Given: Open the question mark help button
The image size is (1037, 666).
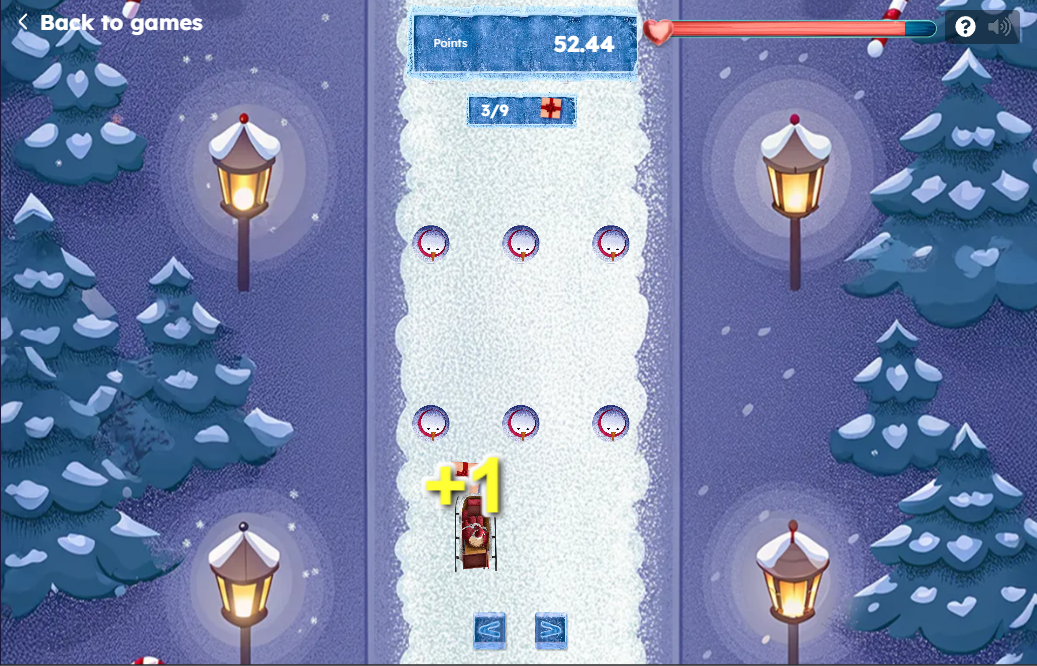Looking at the screenshot, I should 965,27.
